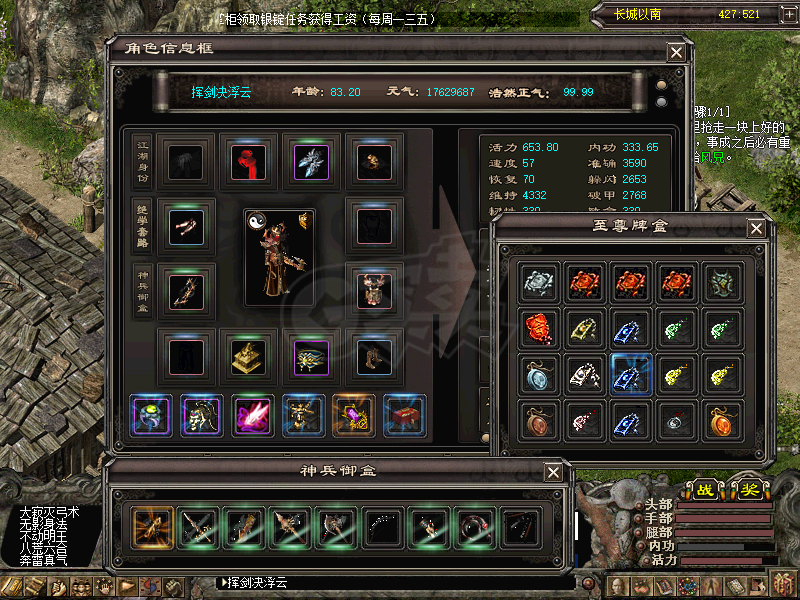Viewport: 800px width, 600px height.
Task: Select the first weapon in 神兵御盒
Action: click(152, 525)
